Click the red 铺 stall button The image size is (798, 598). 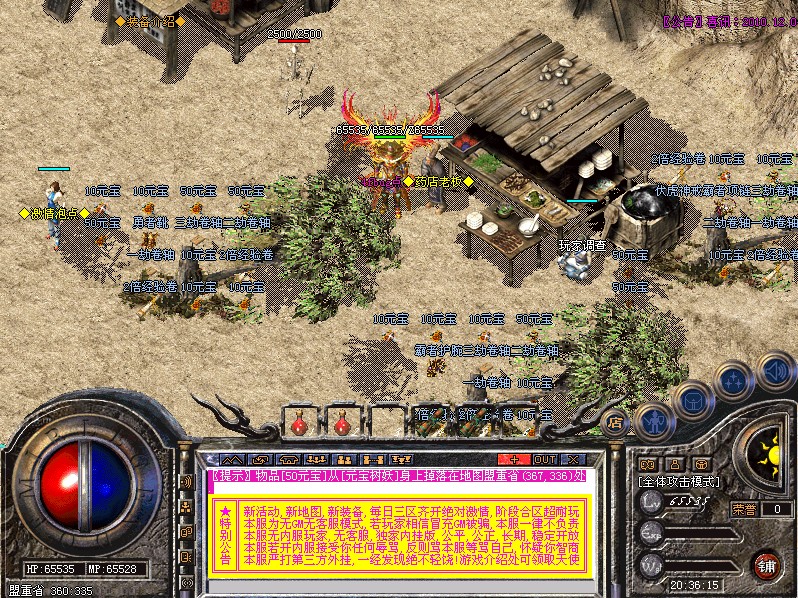pyautogui.click(x=765, y=565)
